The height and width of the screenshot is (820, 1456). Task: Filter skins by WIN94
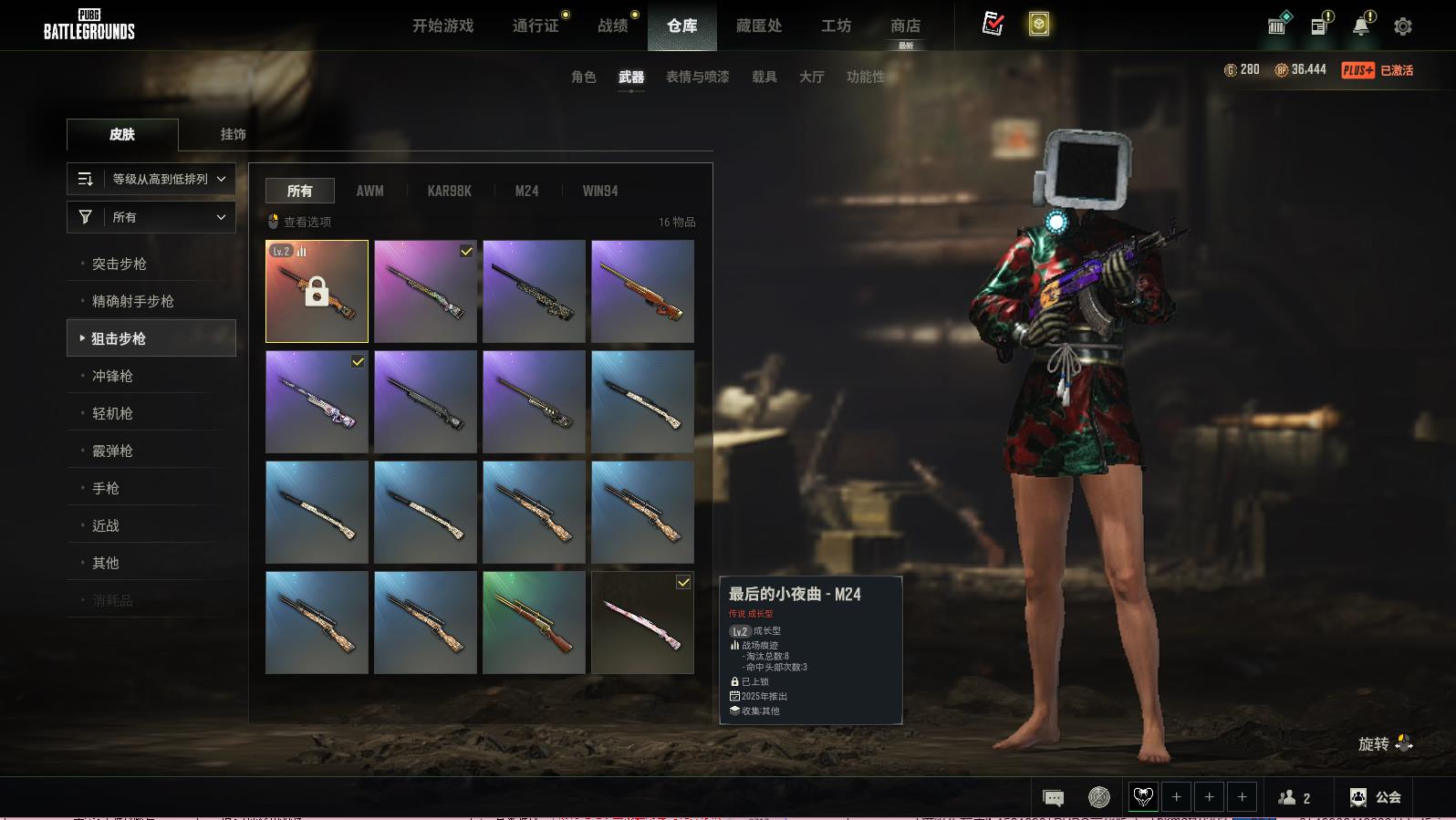click(x=599, y=191)
